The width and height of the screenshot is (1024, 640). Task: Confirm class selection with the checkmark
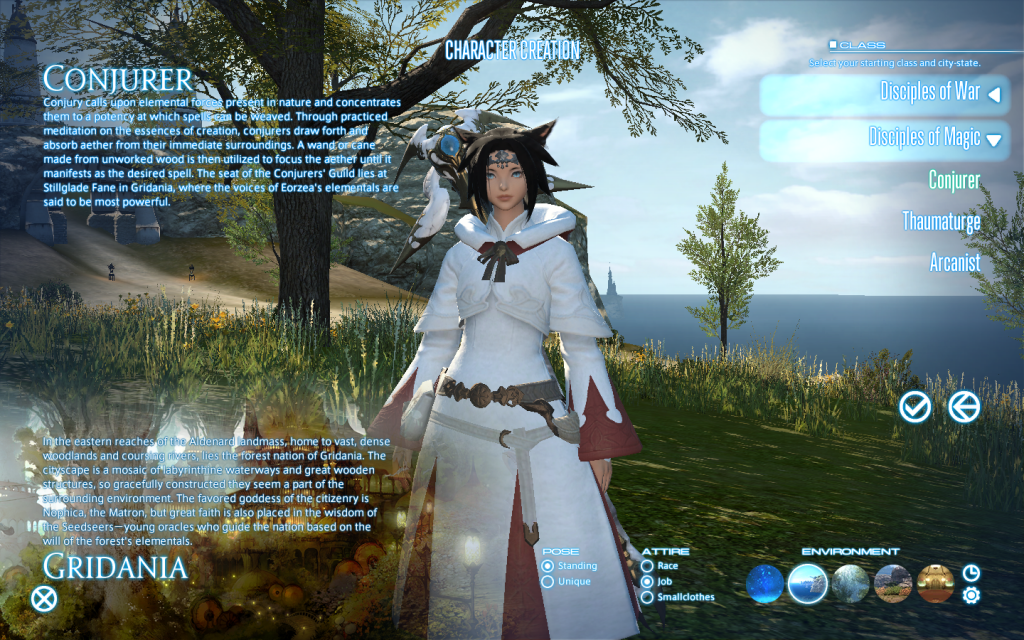coord(915,406)
